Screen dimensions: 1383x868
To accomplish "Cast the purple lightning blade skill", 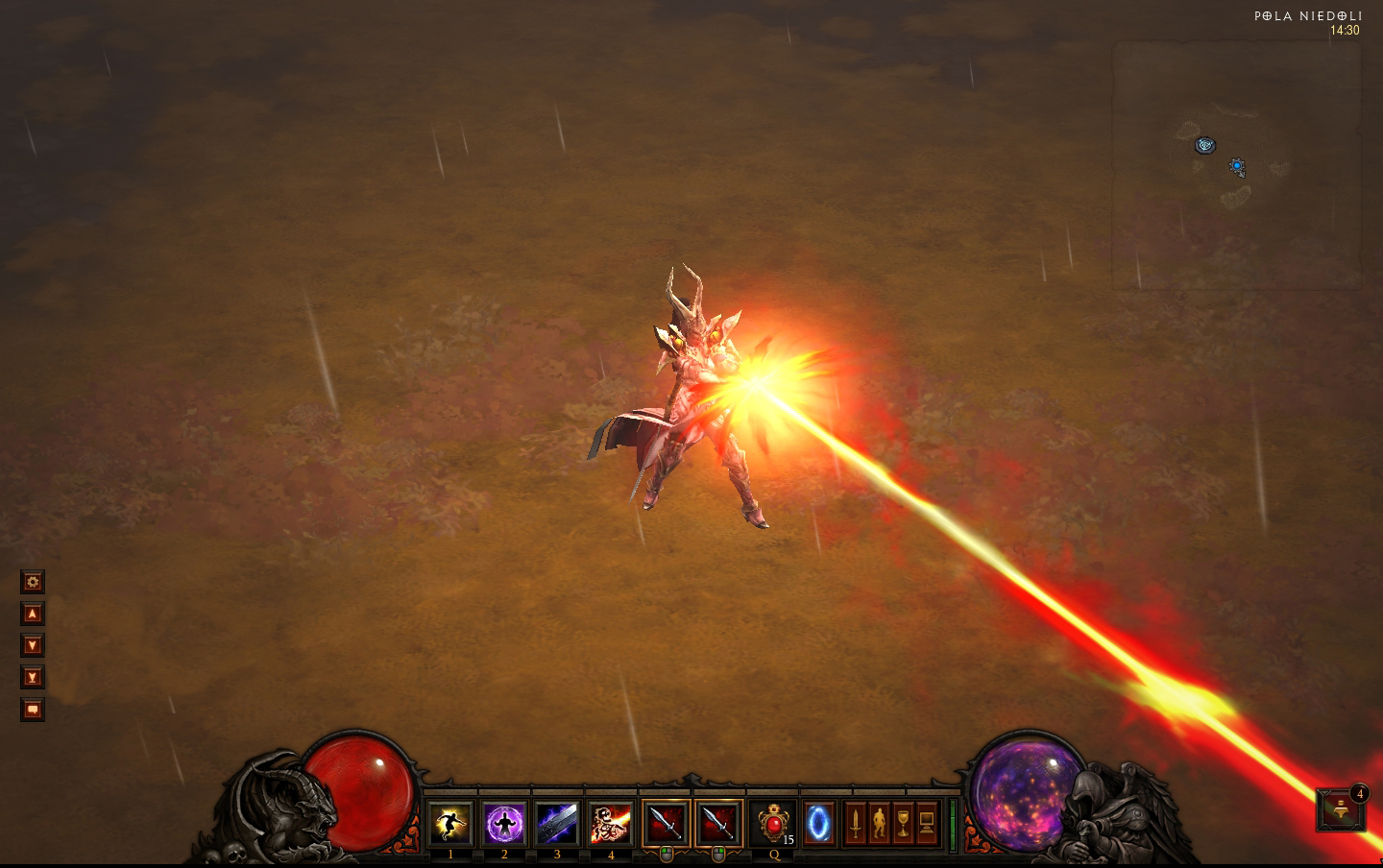I will (557, 824).
